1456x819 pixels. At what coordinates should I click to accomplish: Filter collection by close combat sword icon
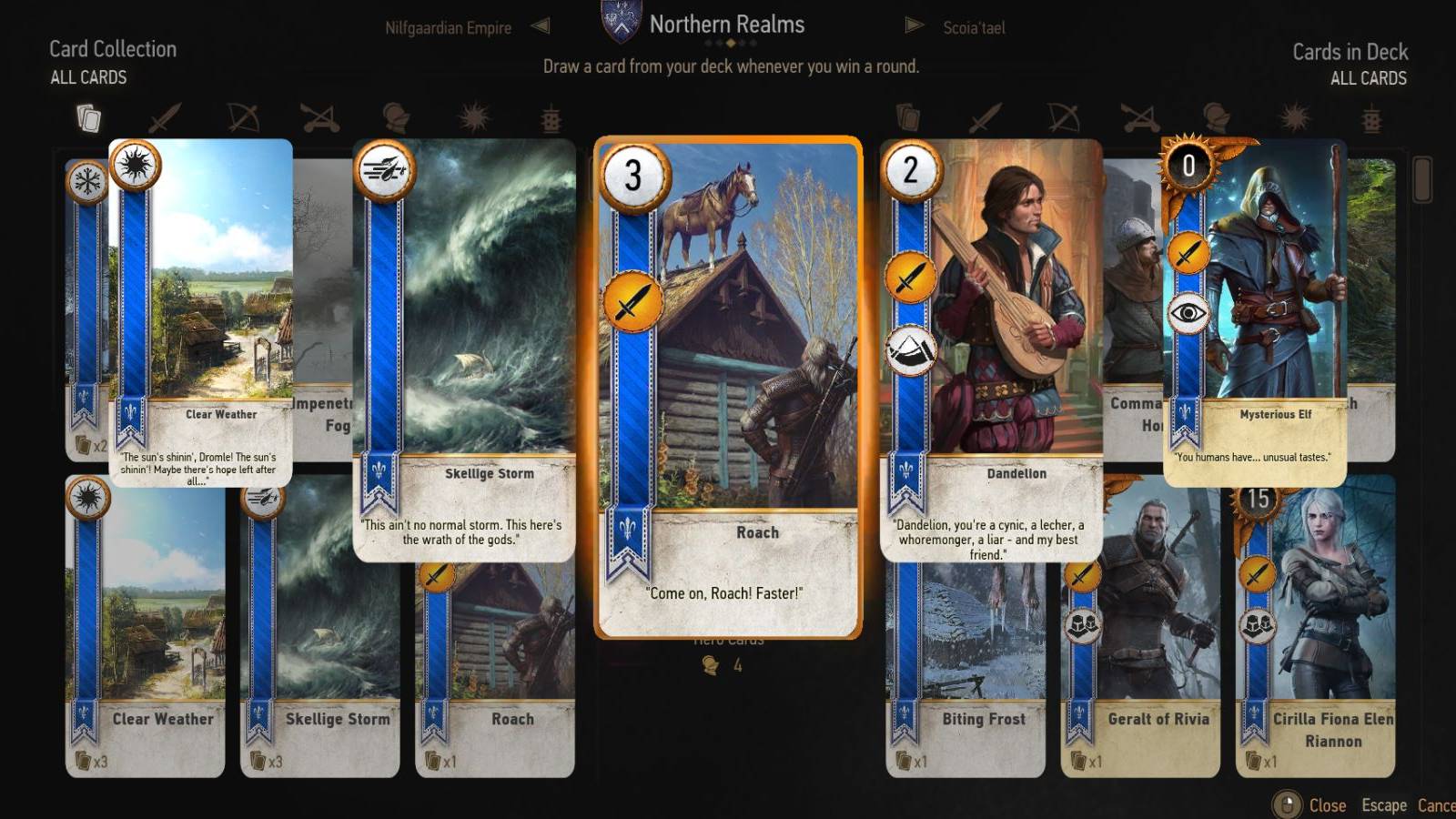166,118
